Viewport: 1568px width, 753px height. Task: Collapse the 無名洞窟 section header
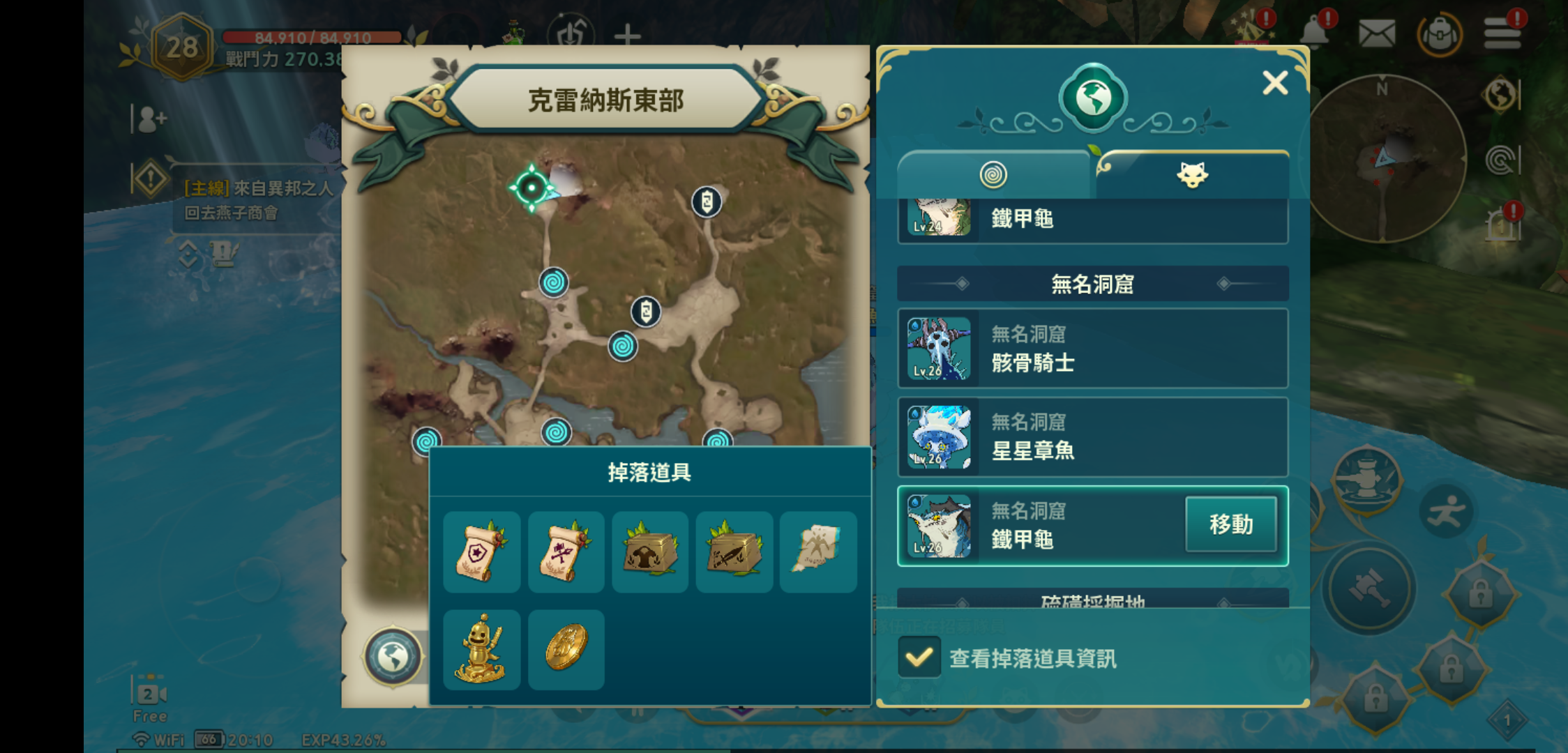[1092, 284]
